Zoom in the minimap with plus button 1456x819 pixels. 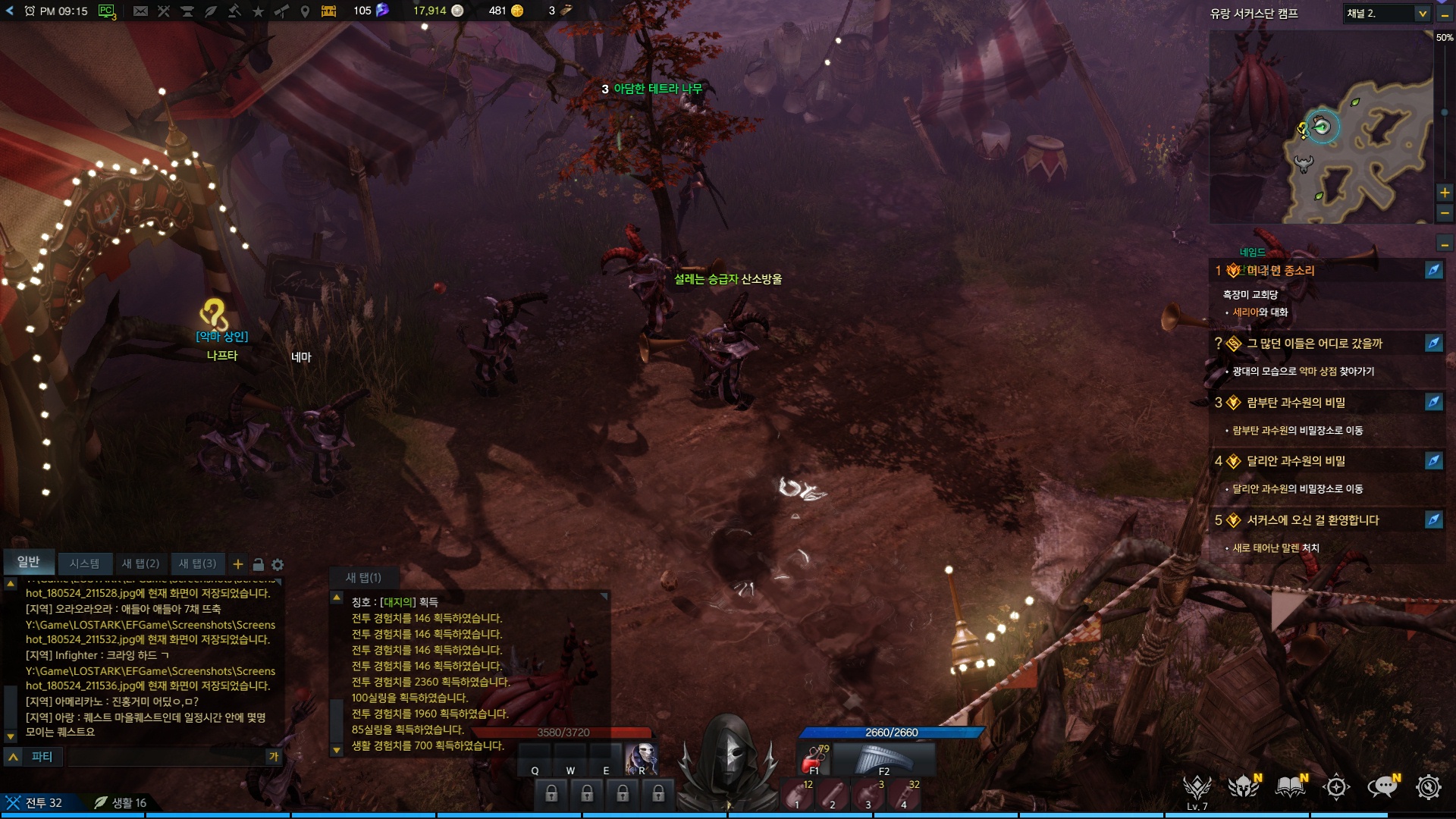pyautogui.click(x=1445, y=193)
